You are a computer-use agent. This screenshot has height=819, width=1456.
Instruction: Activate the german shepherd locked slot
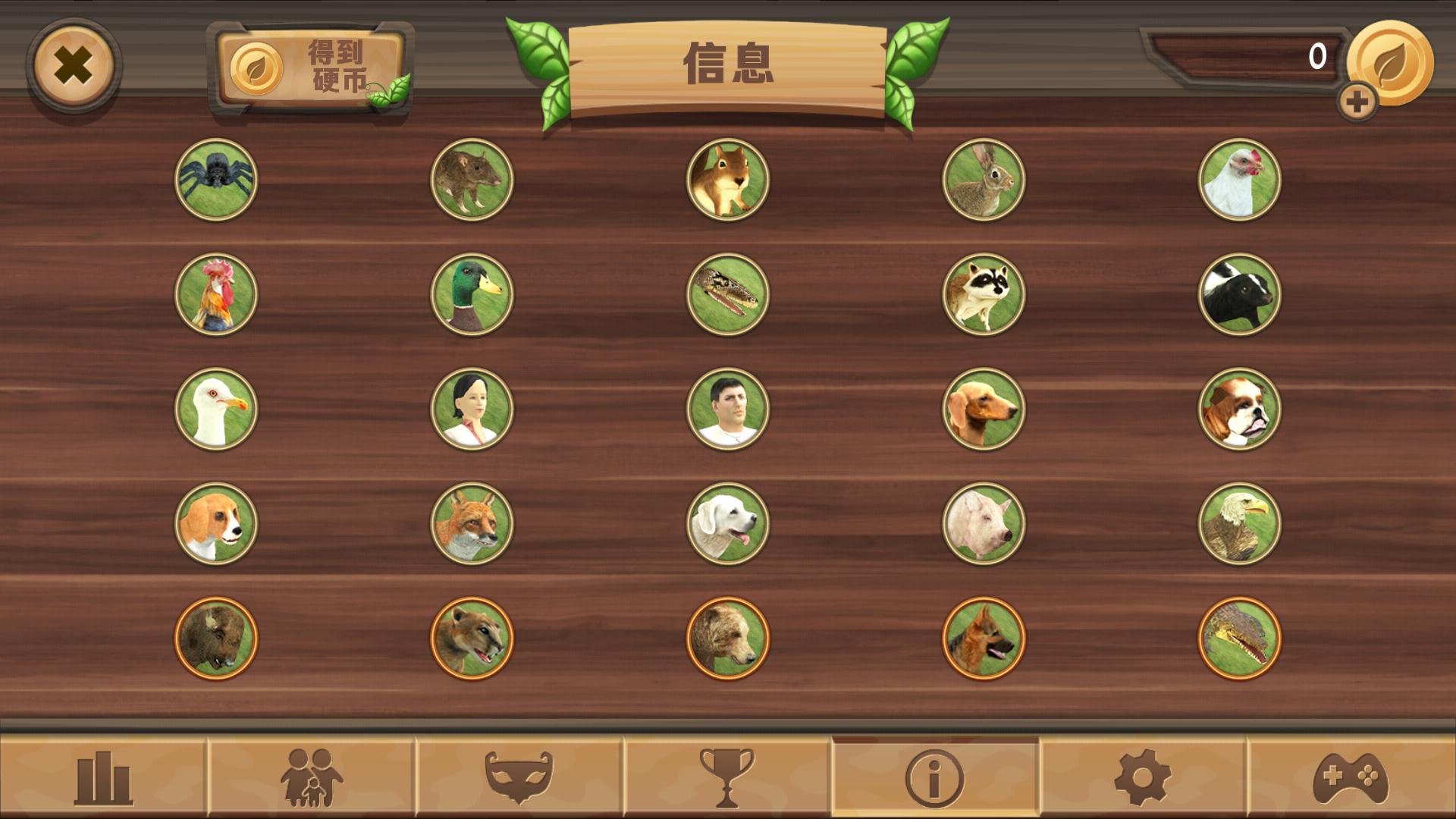(x=984, y=639)
